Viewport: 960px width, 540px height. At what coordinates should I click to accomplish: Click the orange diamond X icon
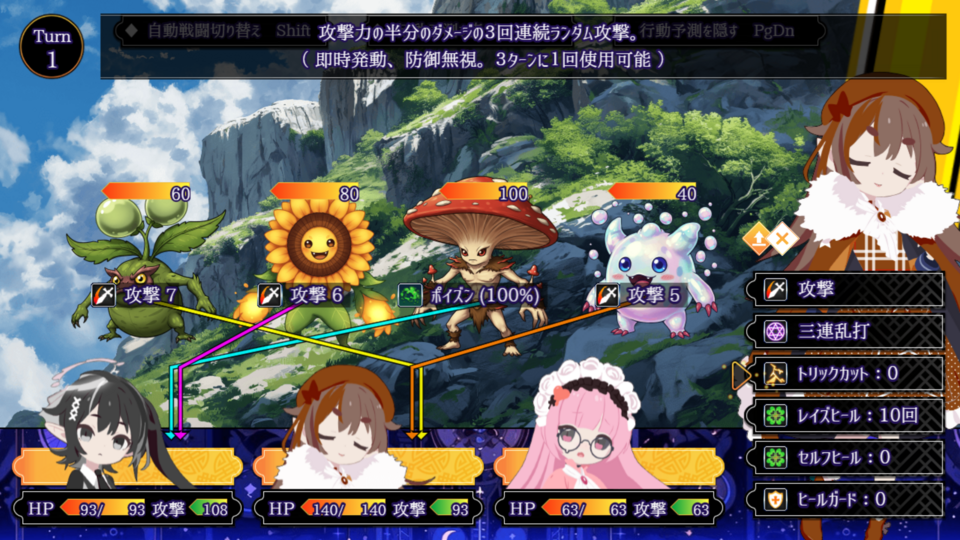tap(783, 238)
